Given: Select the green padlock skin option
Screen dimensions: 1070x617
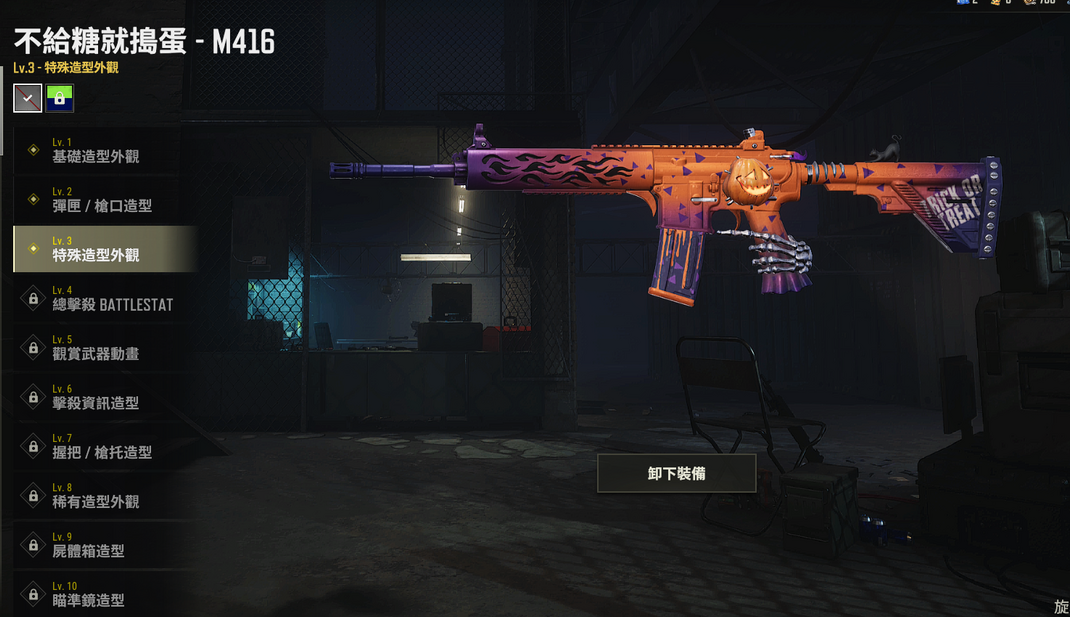Looking at the screenshot, I should point(59,98).
